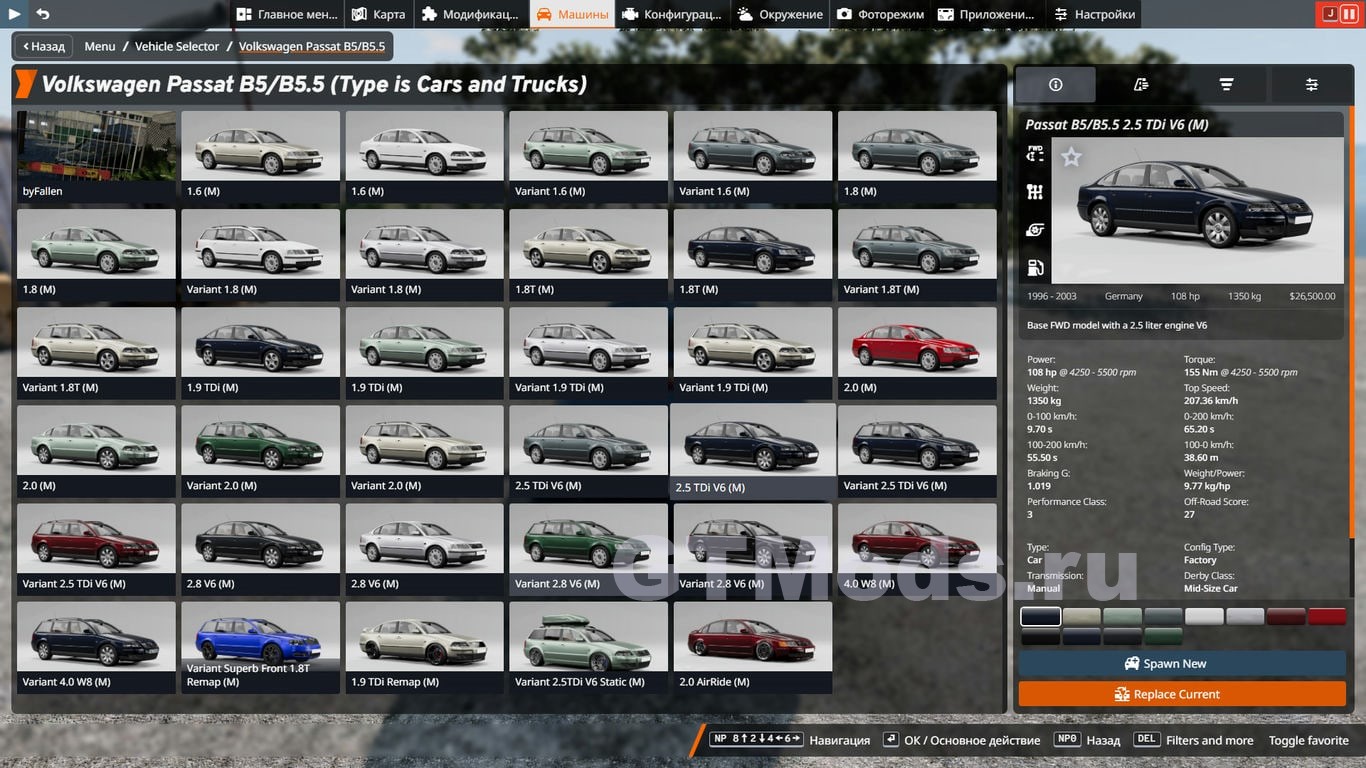
Task: Choose the red 2.0 (M) sedan
Action: 917,352
